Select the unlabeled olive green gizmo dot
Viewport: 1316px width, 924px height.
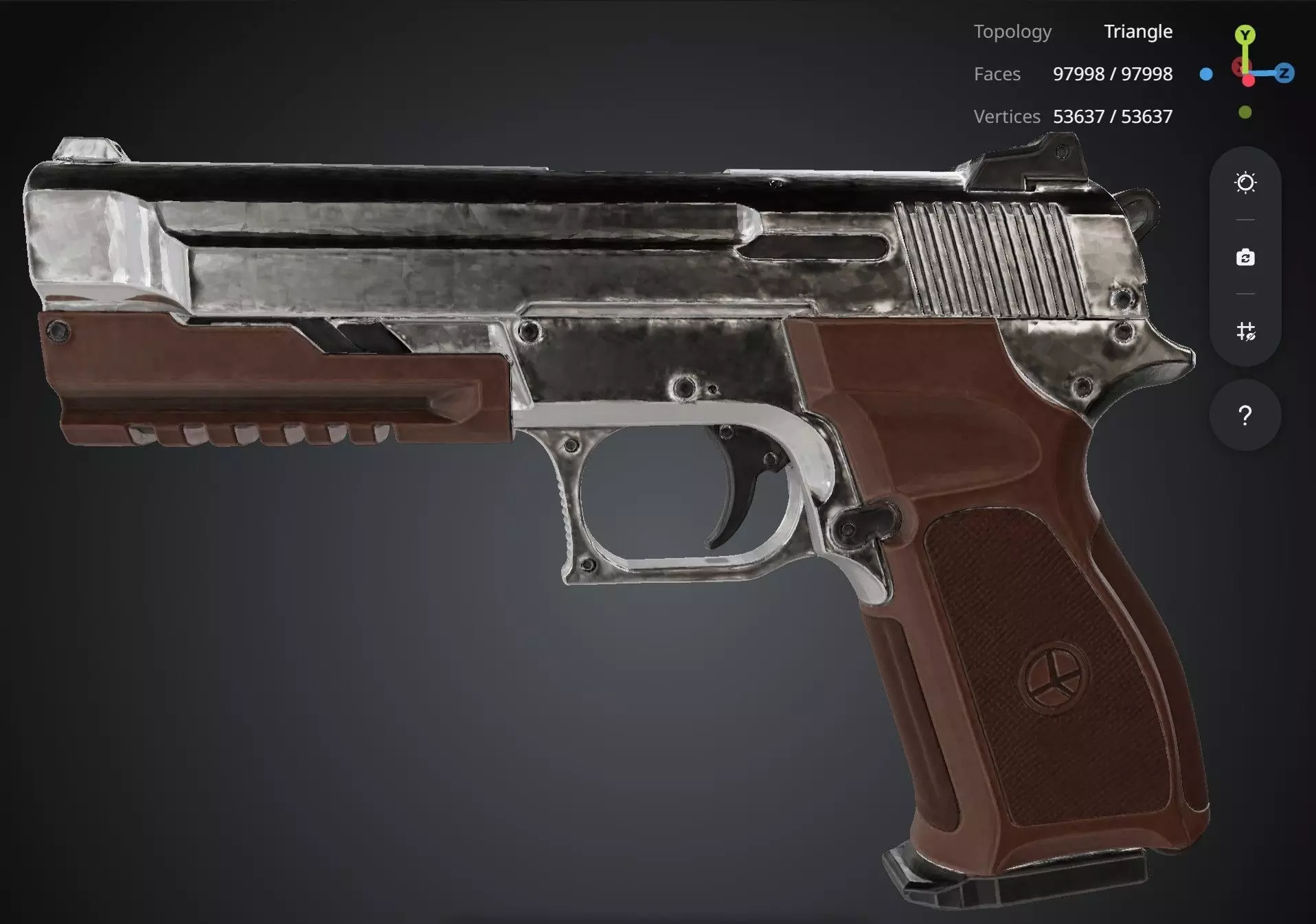(1245, 112)
